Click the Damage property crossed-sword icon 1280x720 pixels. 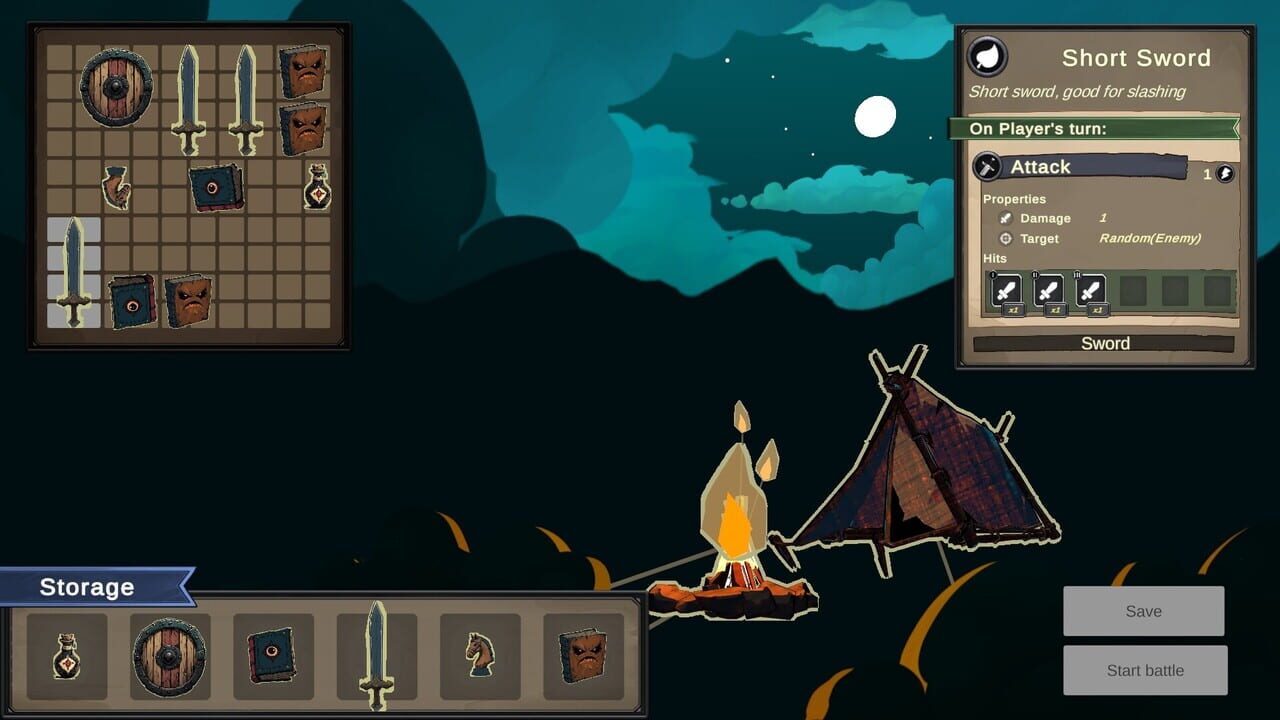point(1007,217)
